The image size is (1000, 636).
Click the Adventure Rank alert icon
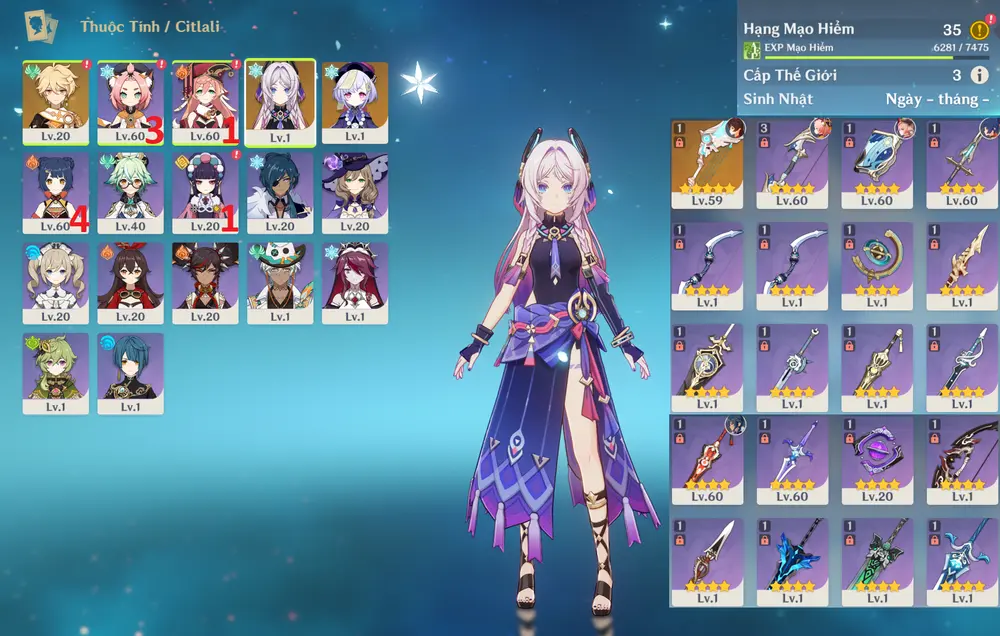(980, 30)
